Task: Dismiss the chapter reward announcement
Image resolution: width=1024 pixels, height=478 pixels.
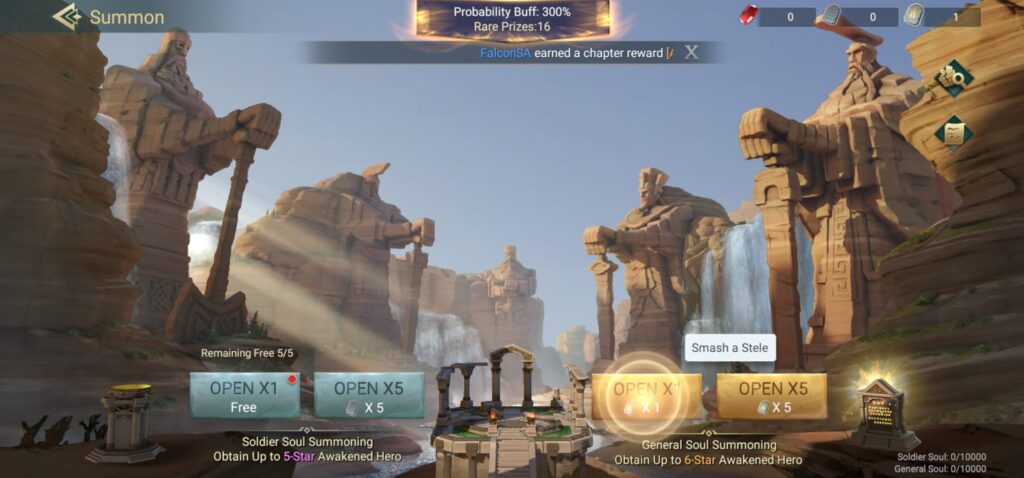Action: coord(691,53)
